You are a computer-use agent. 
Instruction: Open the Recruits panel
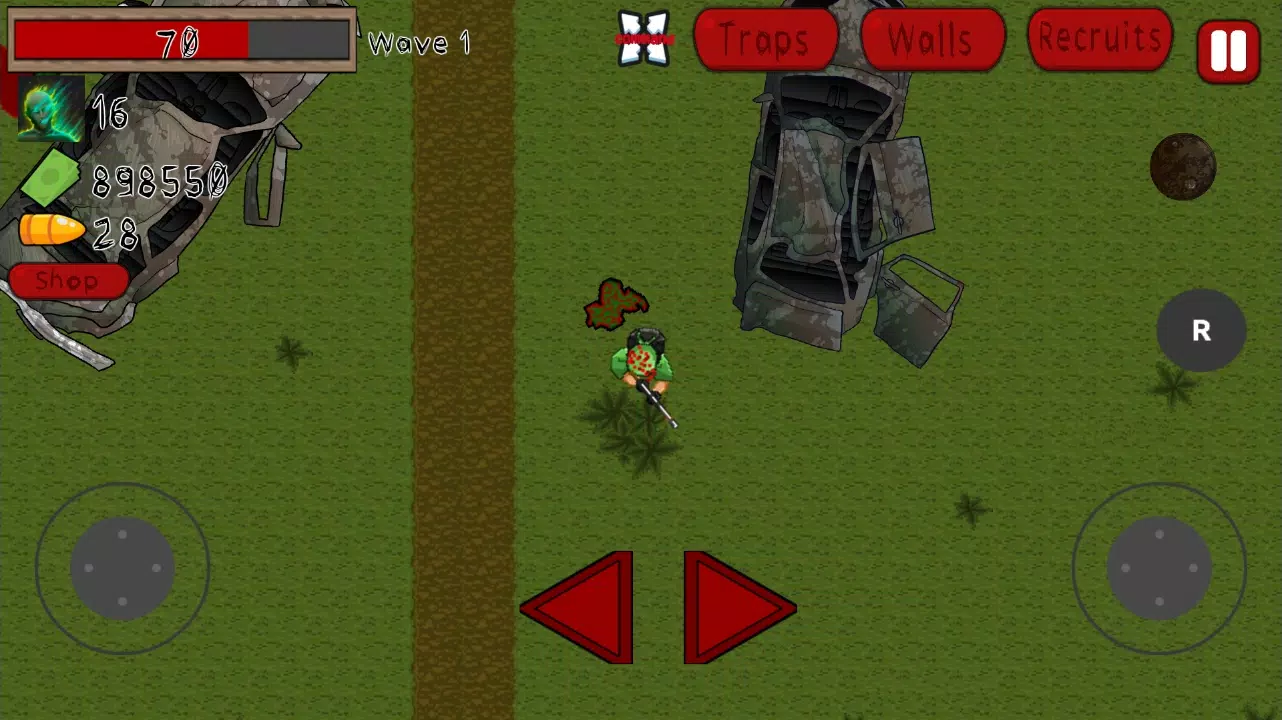point(1098,39)
